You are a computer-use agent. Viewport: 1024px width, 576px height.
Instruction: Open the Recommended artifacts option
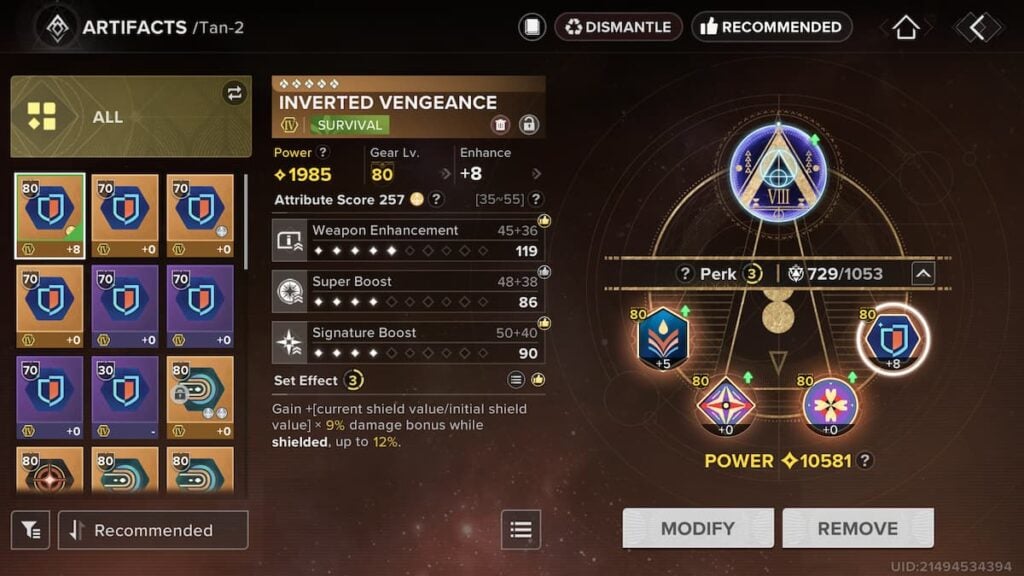coord(771,27)
